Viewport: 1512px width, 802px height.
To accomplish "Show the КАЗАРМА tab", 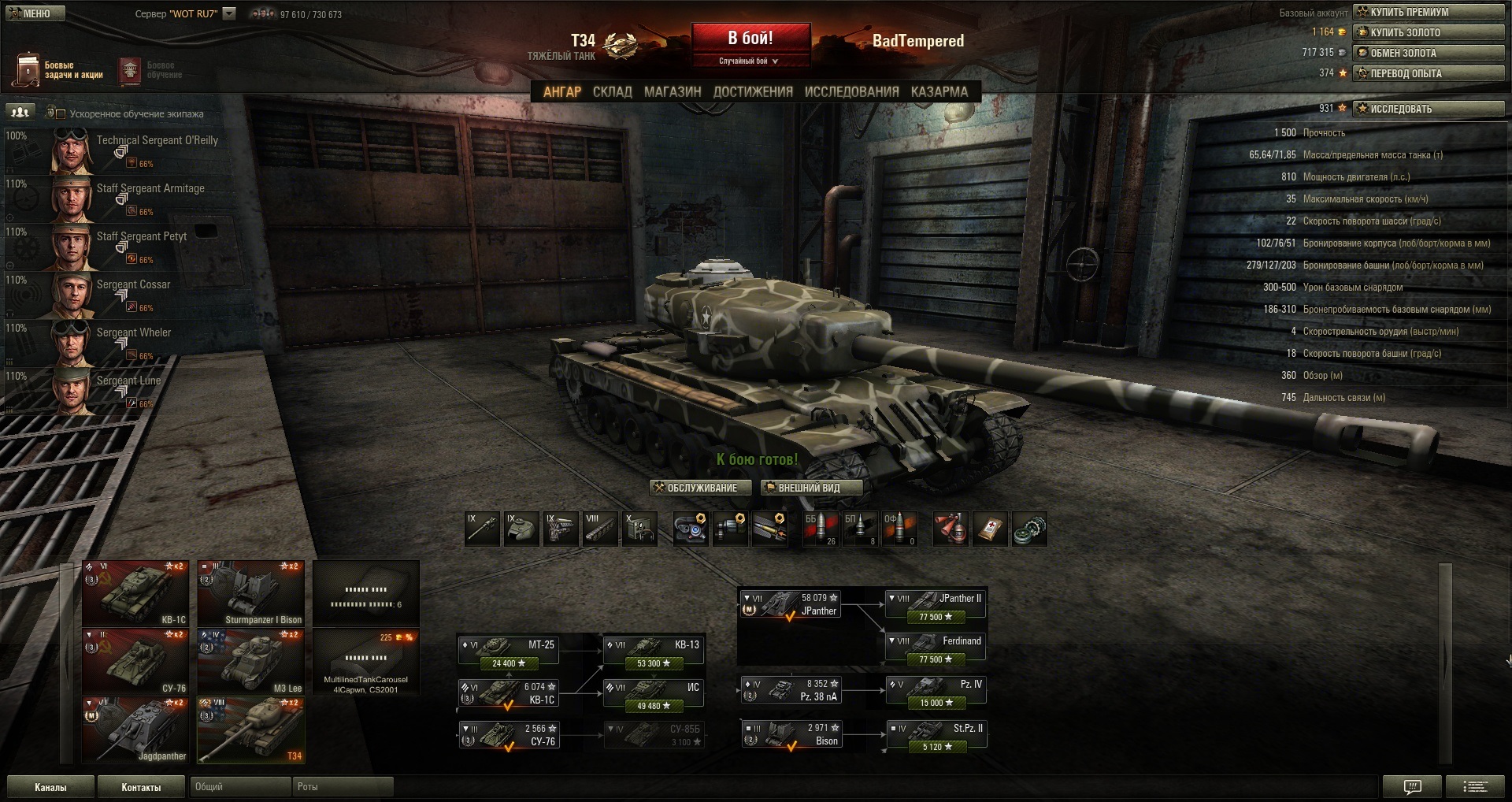I will point(939,91).
